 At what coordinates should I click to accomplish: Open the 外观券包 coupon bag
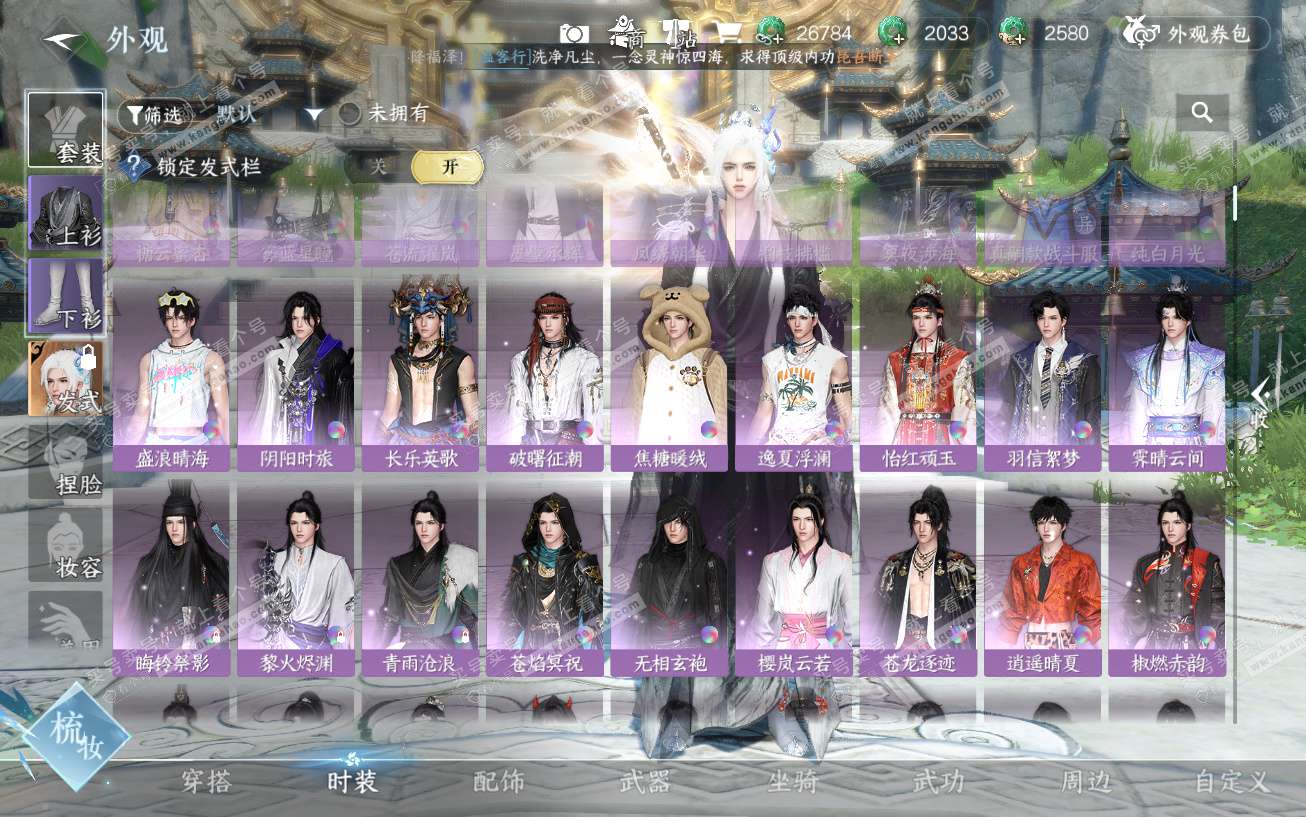pos(1194,33)
